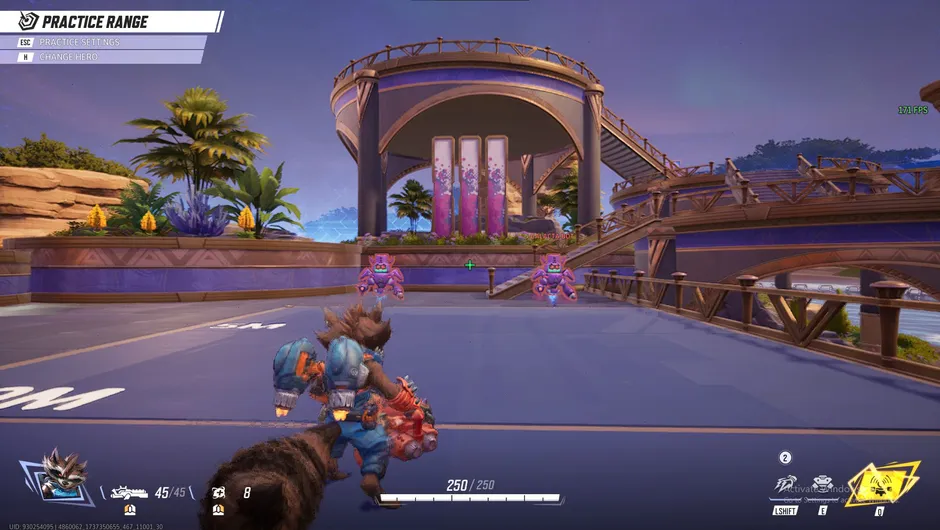Activate the deployable device ability icon
The image size is (940, 530).
[x=823, y=485]
